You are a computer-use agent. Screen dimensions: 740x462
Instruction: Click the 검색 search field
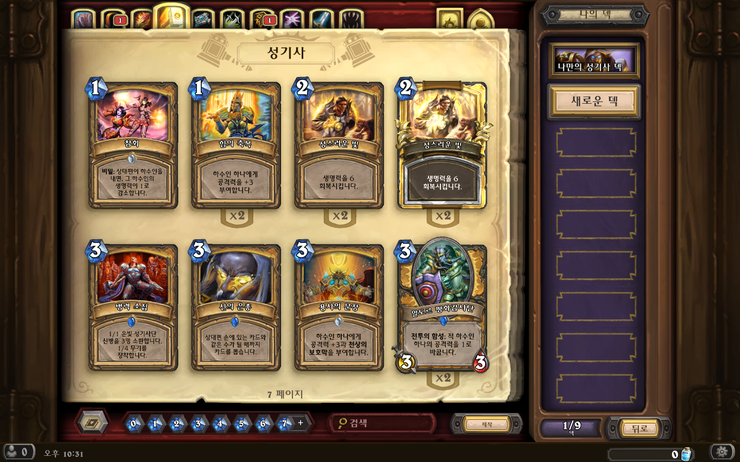click(x=385, y=424)
